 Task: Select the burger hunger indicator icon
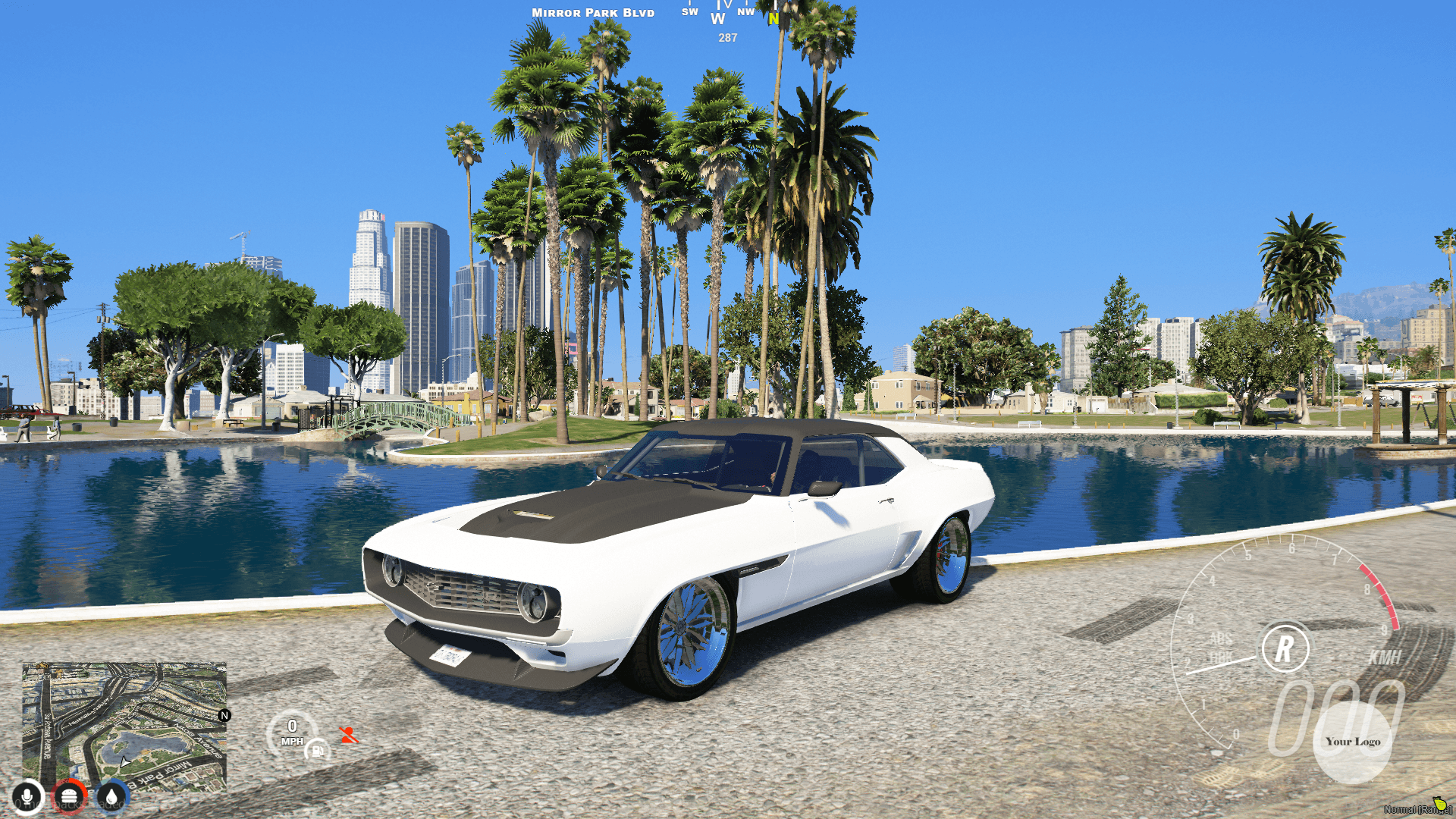[70, 796]
